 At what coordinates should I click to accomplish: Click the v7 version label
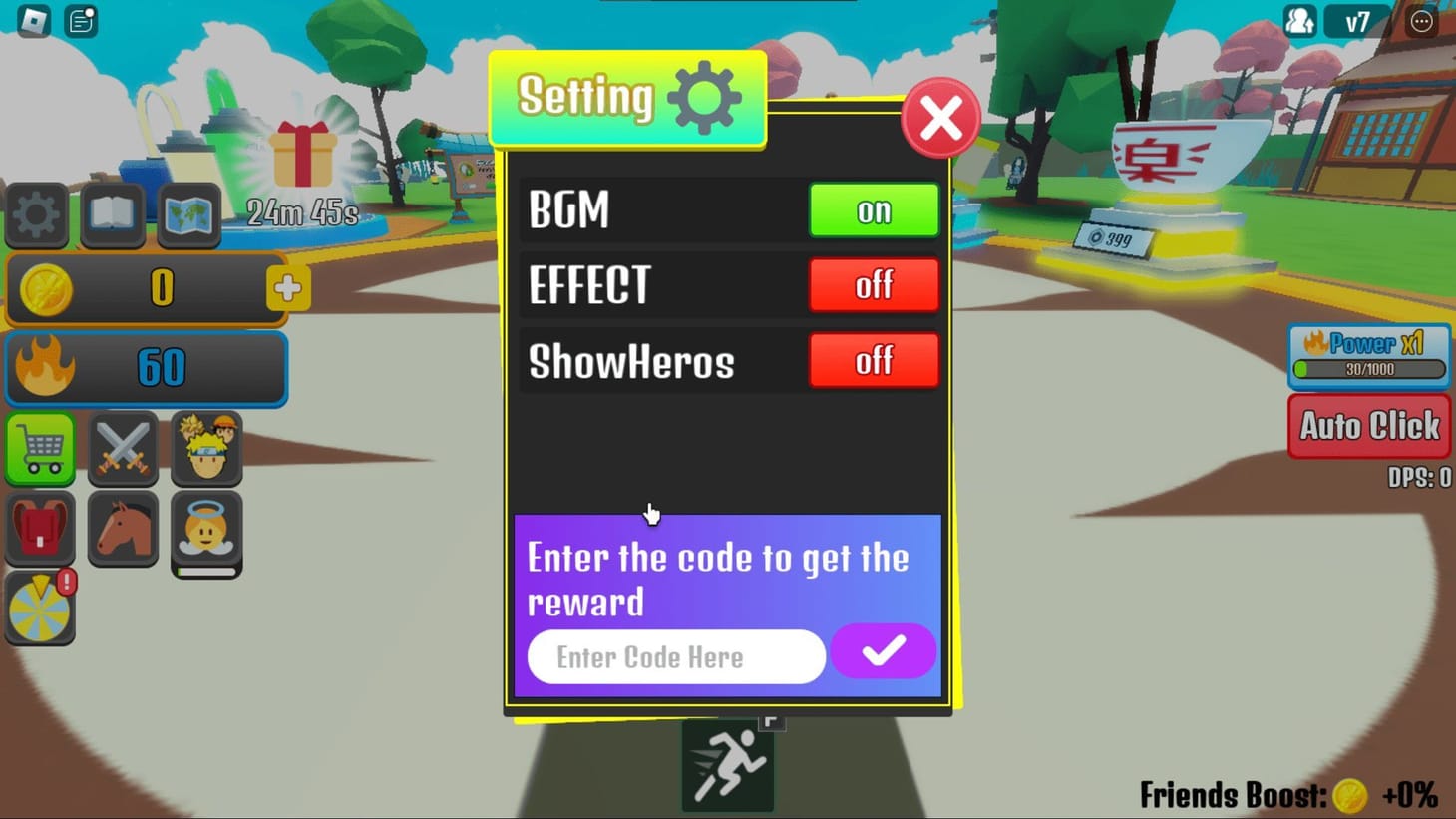click(1357, 21)
